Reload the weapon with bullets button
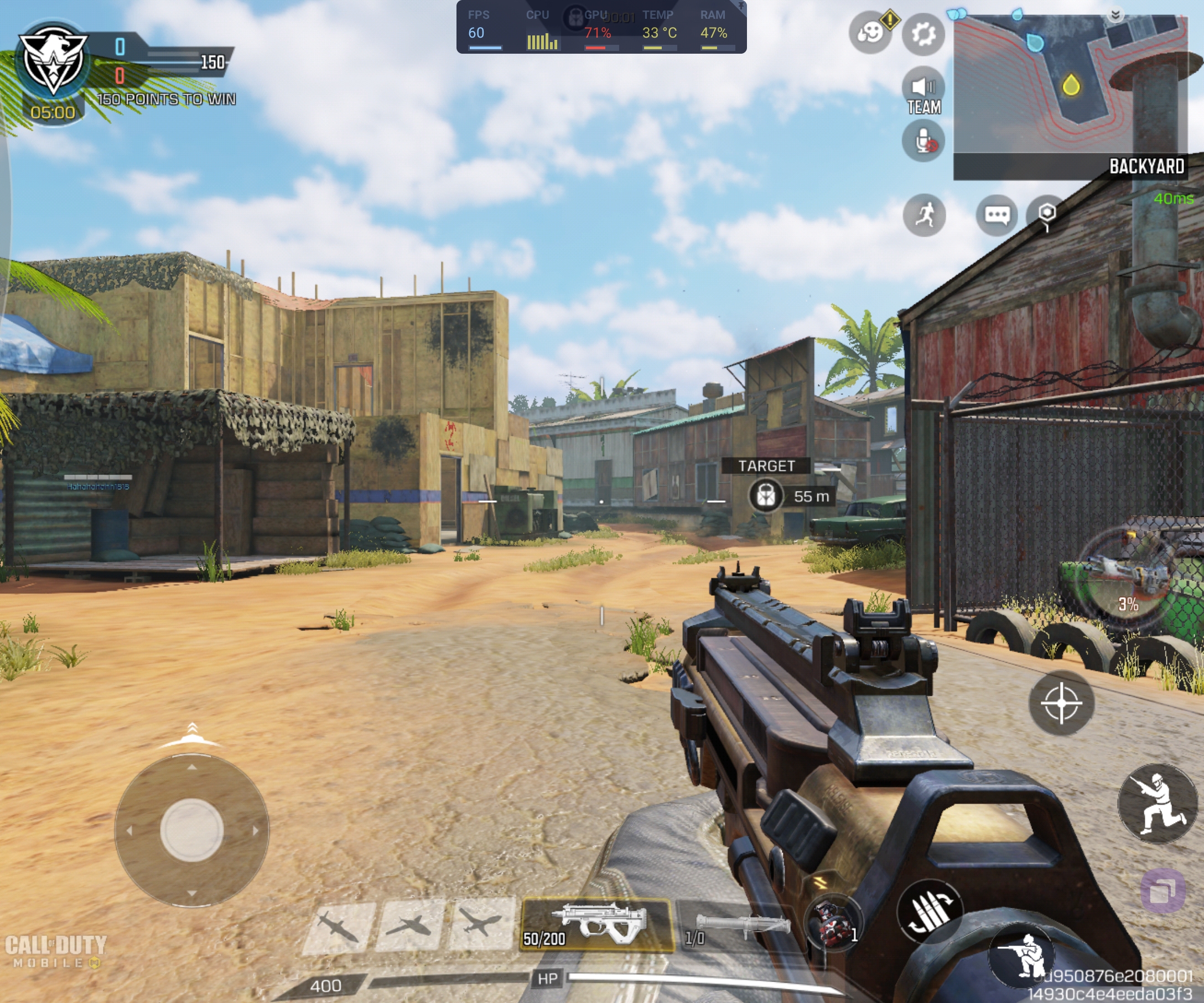This screenshot has height=1003, width=1204. [930, 912]
